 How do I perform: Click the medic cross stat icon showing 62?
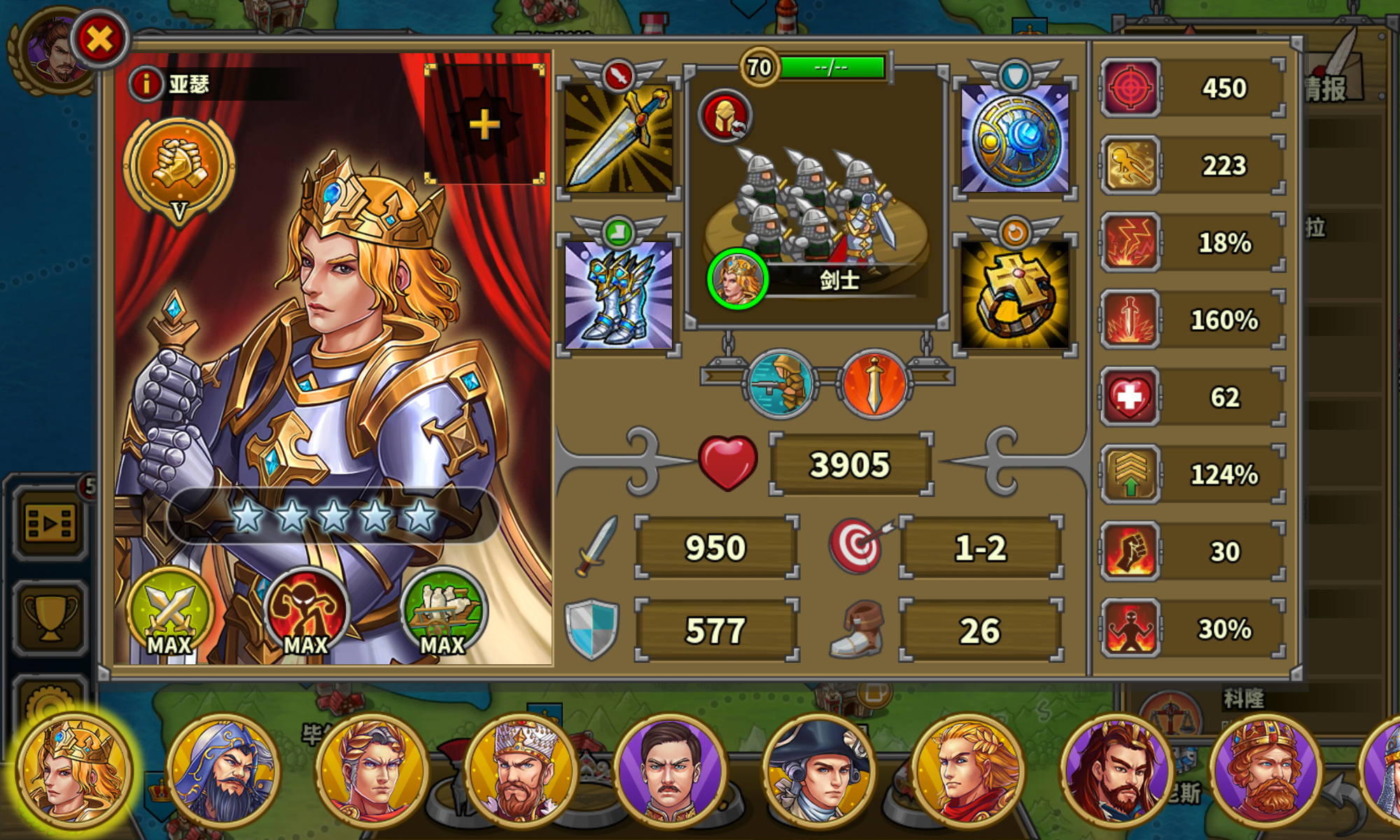[1130, 398]
